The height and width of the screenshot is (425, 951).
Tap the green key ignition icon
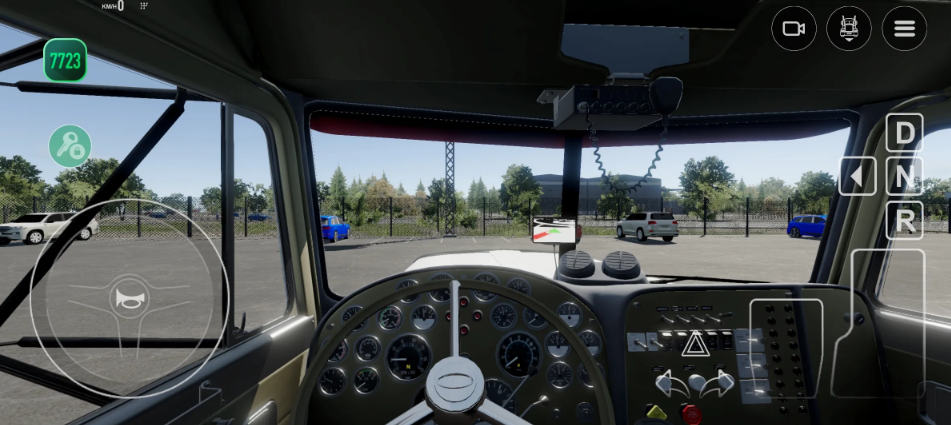pos(70,146)
